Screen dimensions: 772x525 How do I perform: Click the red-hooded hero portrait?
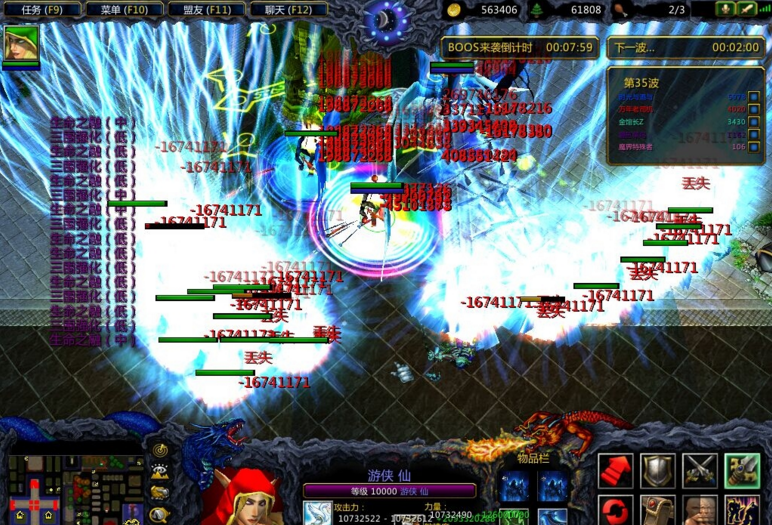pyautogui.click(x=246, y=497)
